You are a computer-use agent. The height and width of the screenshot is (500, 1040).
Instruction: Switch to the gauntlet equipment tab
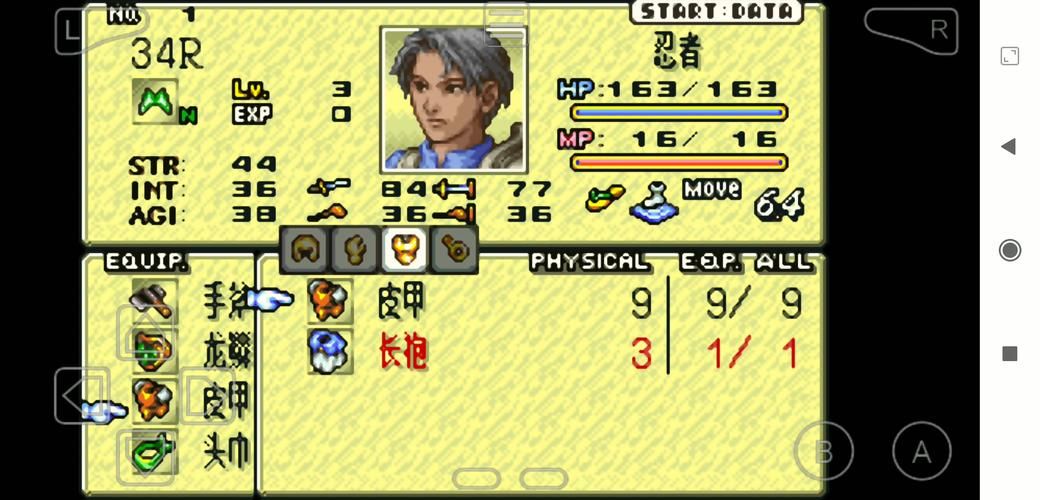pos(355,250)
